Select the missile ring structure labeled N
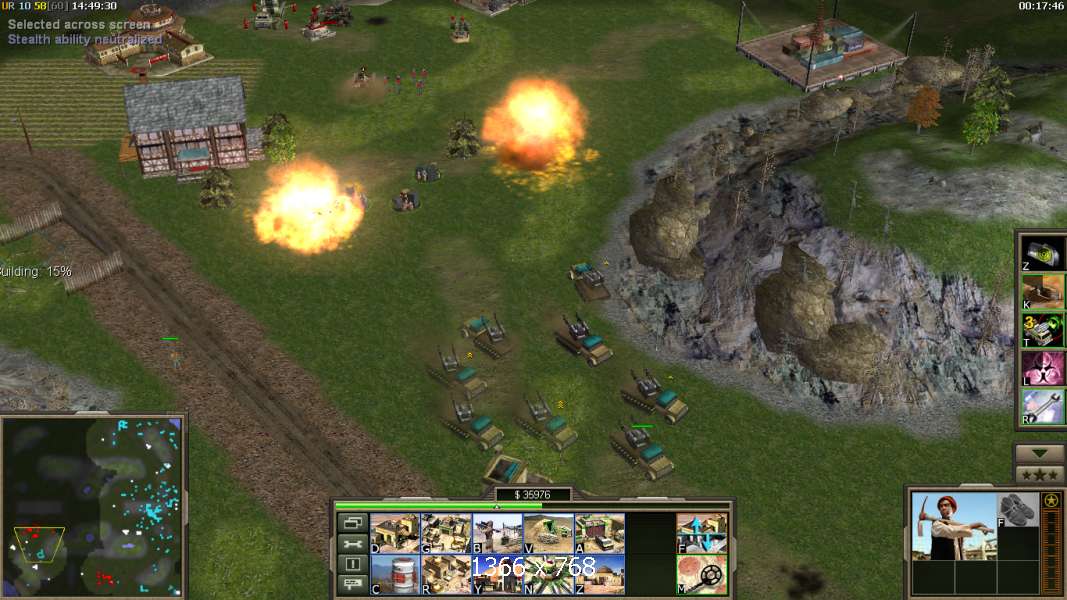Image resolution: width=1067 pixels, height=600 pixels. click(x=548, y=574)
